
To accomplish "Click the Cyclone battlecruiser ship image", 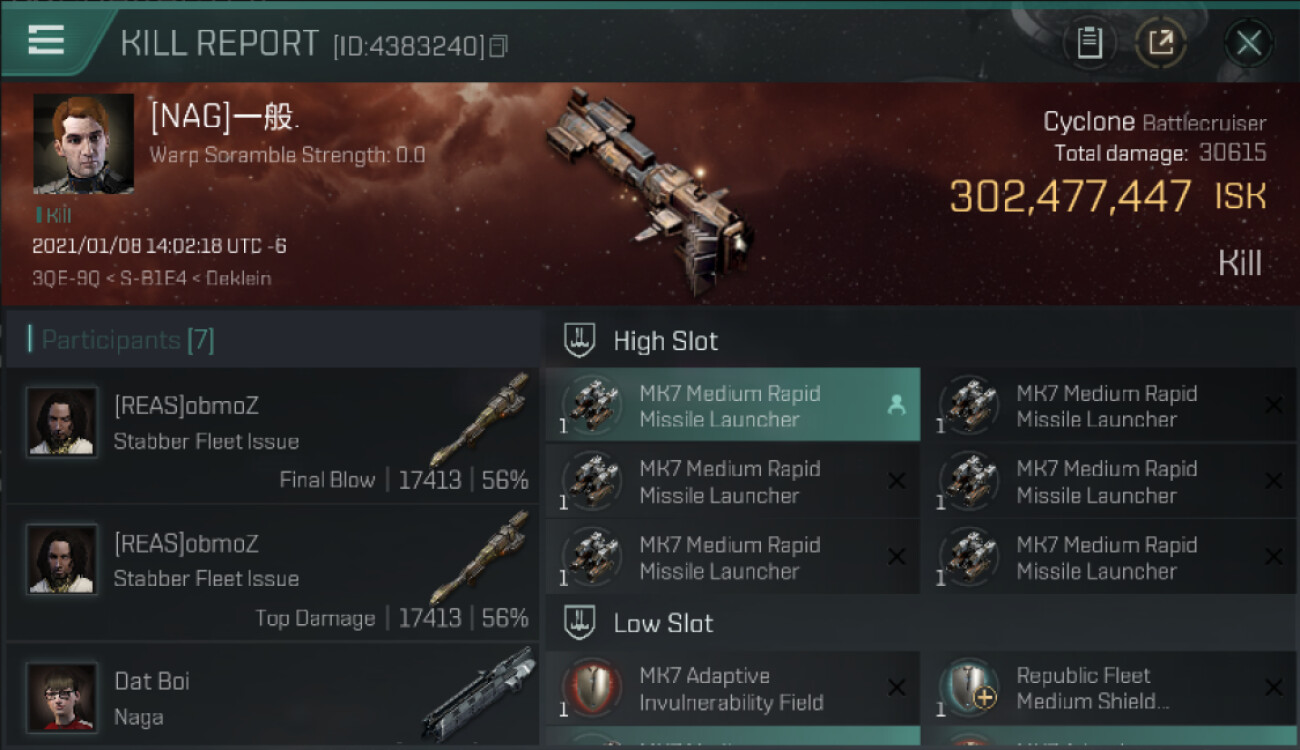I will 648,190.
